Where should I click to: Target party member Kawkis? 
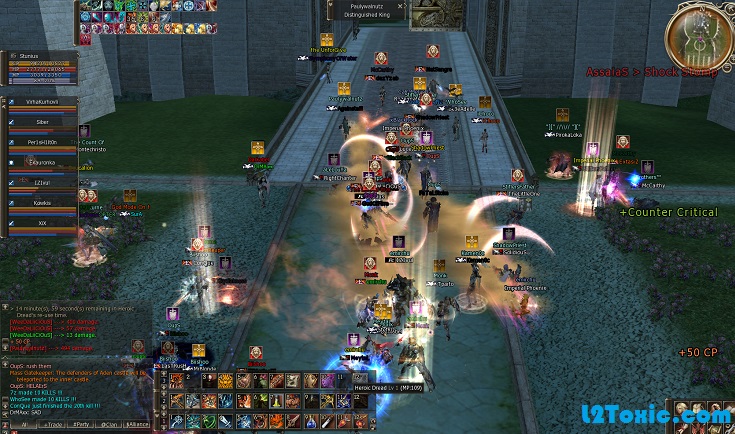(x=42, y=203)
